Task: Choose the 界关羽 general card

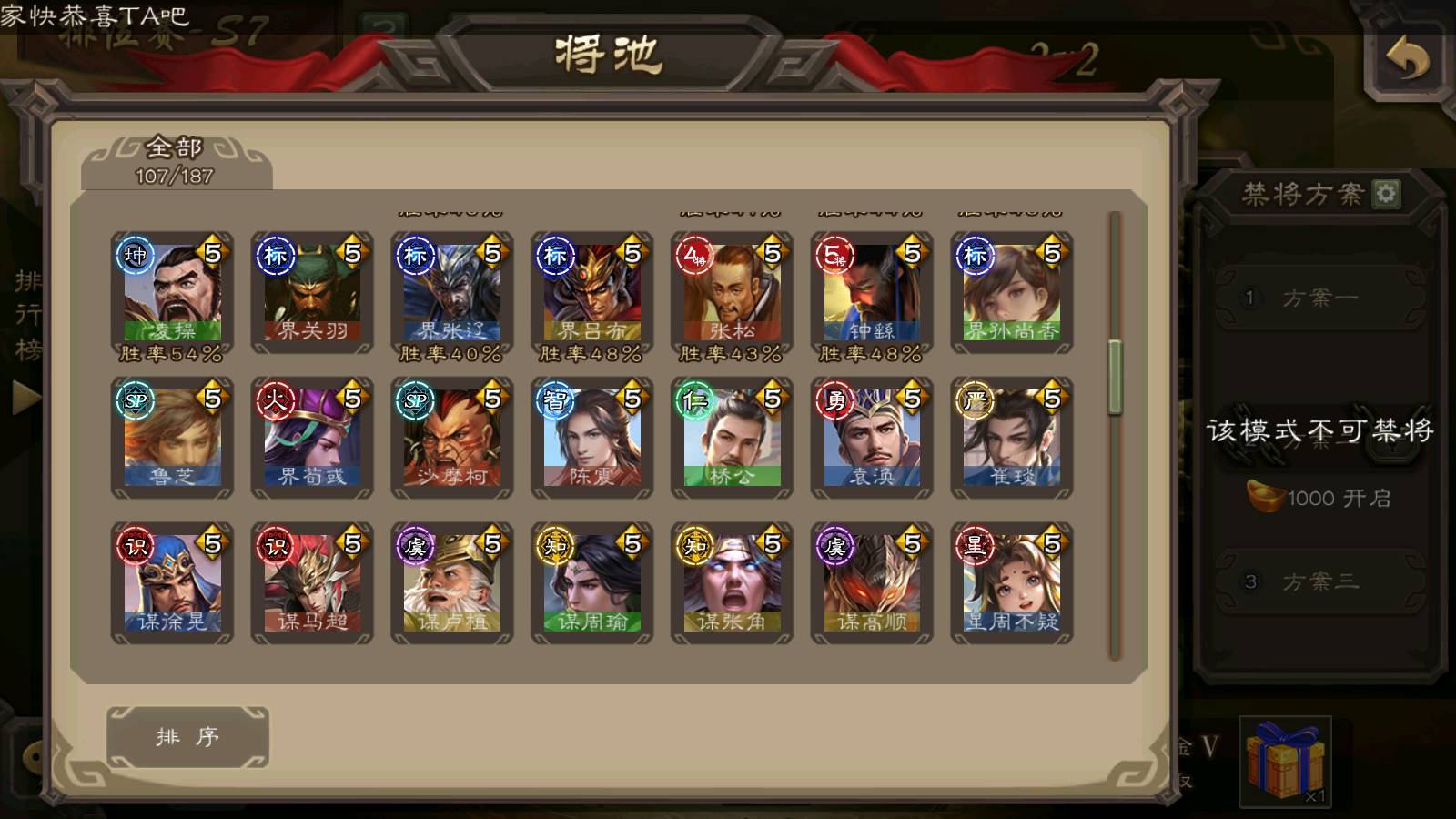Action: pyautogui.click(x=312, y=293)
